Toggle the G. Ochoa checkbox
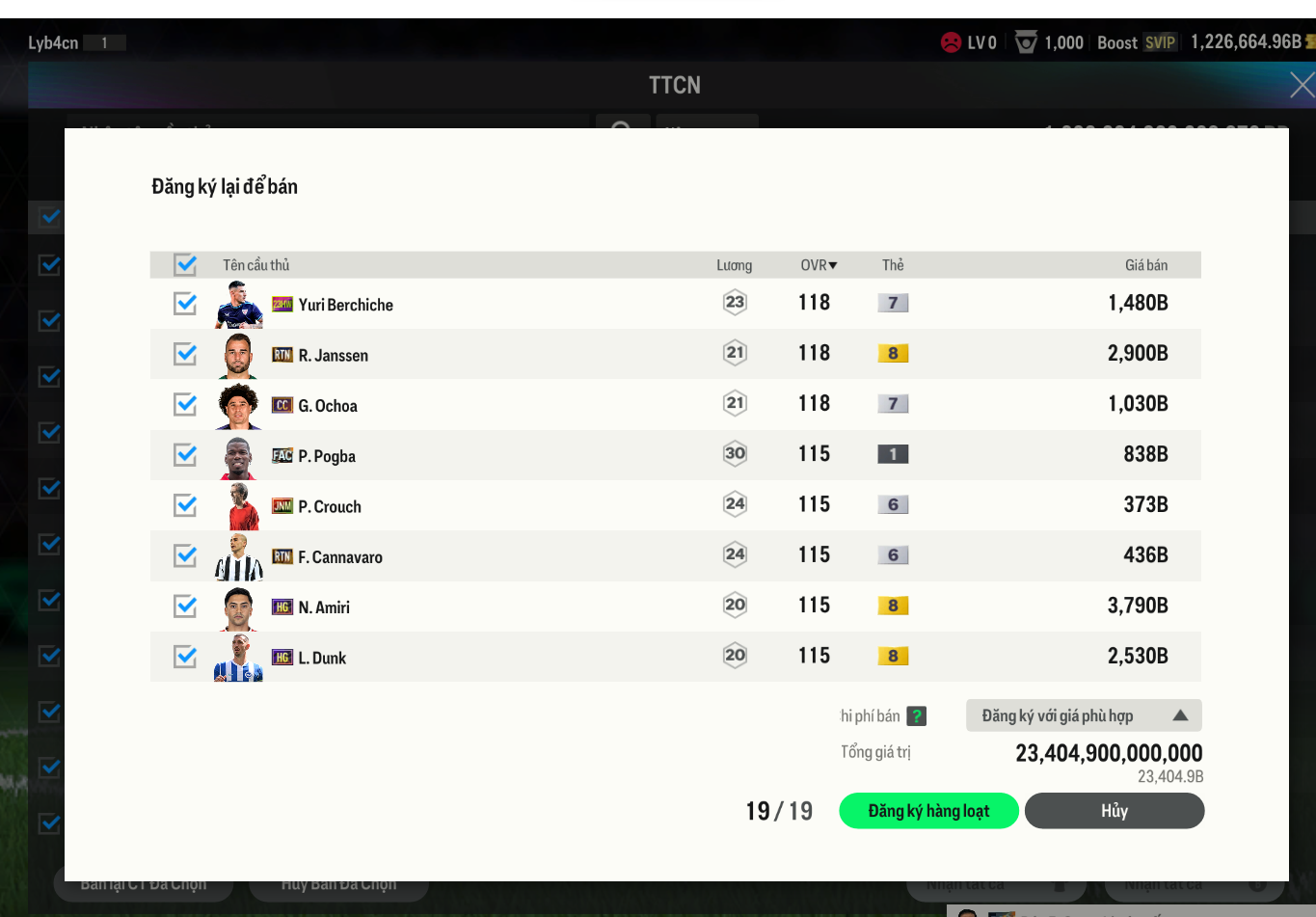Screen dimensions: 1316x917 185,405
